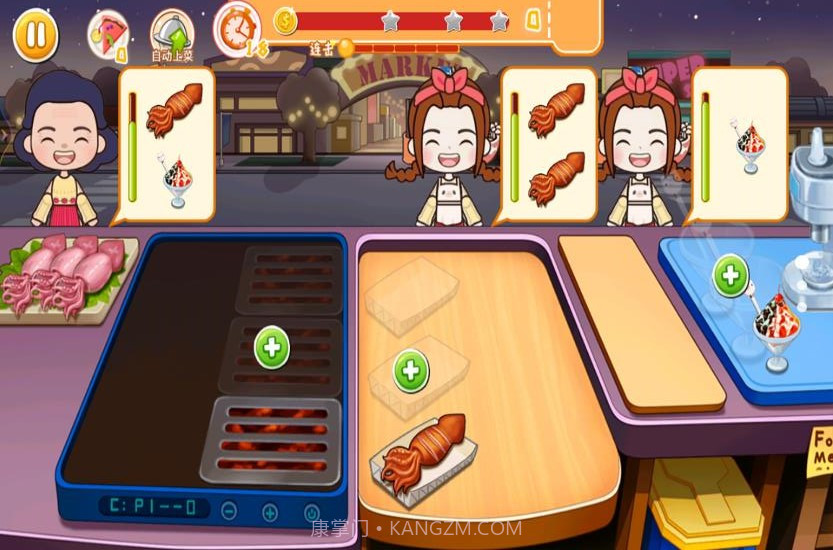Tap the green plus on the blue ice station
The width and height of the screenshot is (833, 550).
[730, 276]
